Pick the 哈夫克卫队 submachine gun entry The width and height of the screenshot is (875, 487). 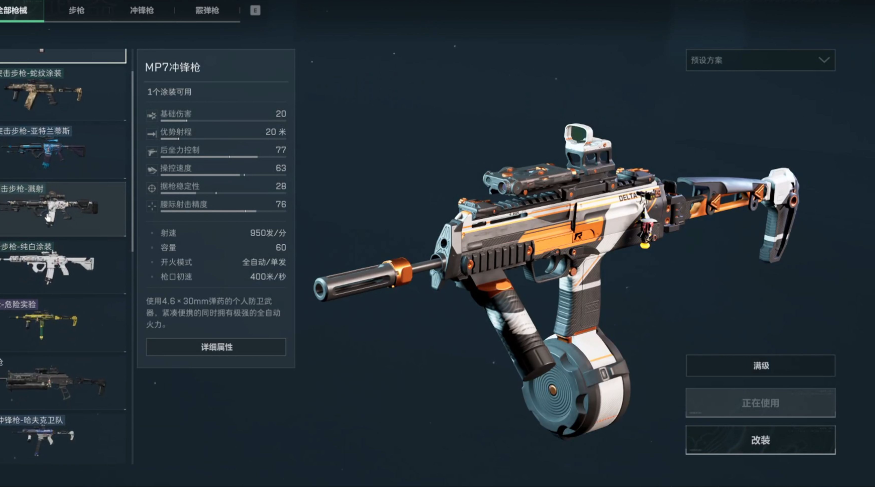click(62, 433)
